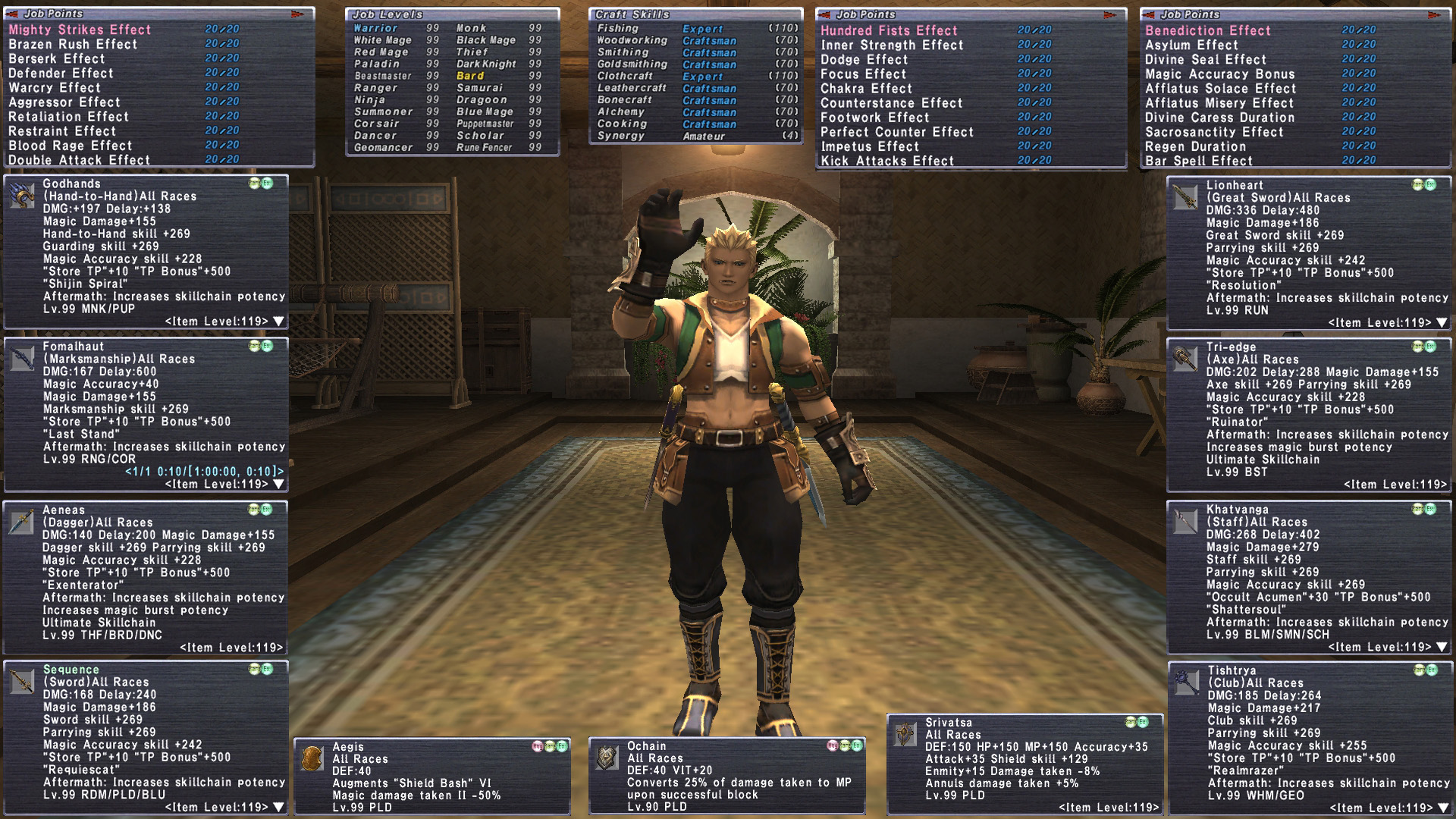The height and width of the screenshot is (819, 1456).
Task: Click the Godhands weapon icon
Action: pyautogui.click(x=23, y=196)
